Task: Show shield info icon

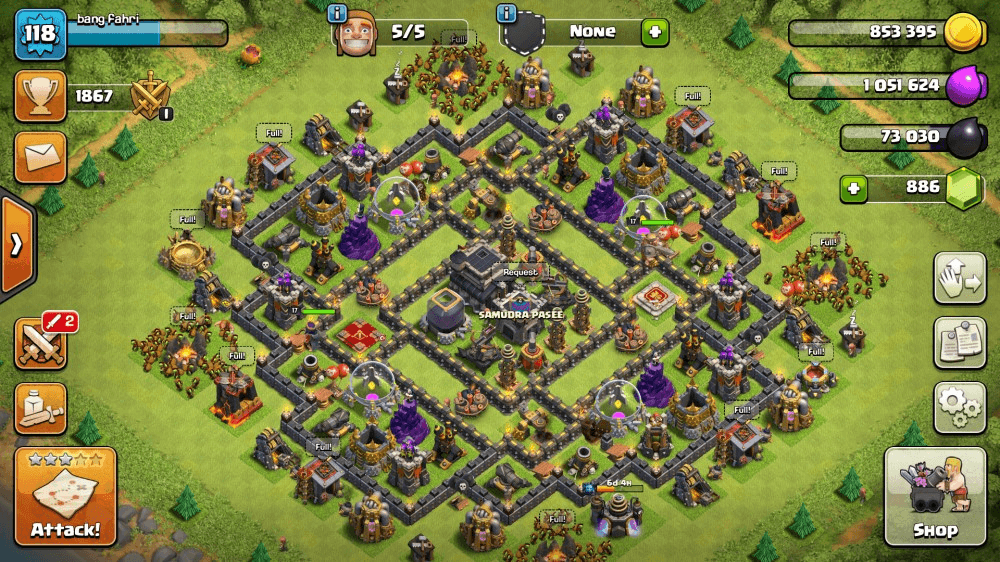Action: click(506, 14)
